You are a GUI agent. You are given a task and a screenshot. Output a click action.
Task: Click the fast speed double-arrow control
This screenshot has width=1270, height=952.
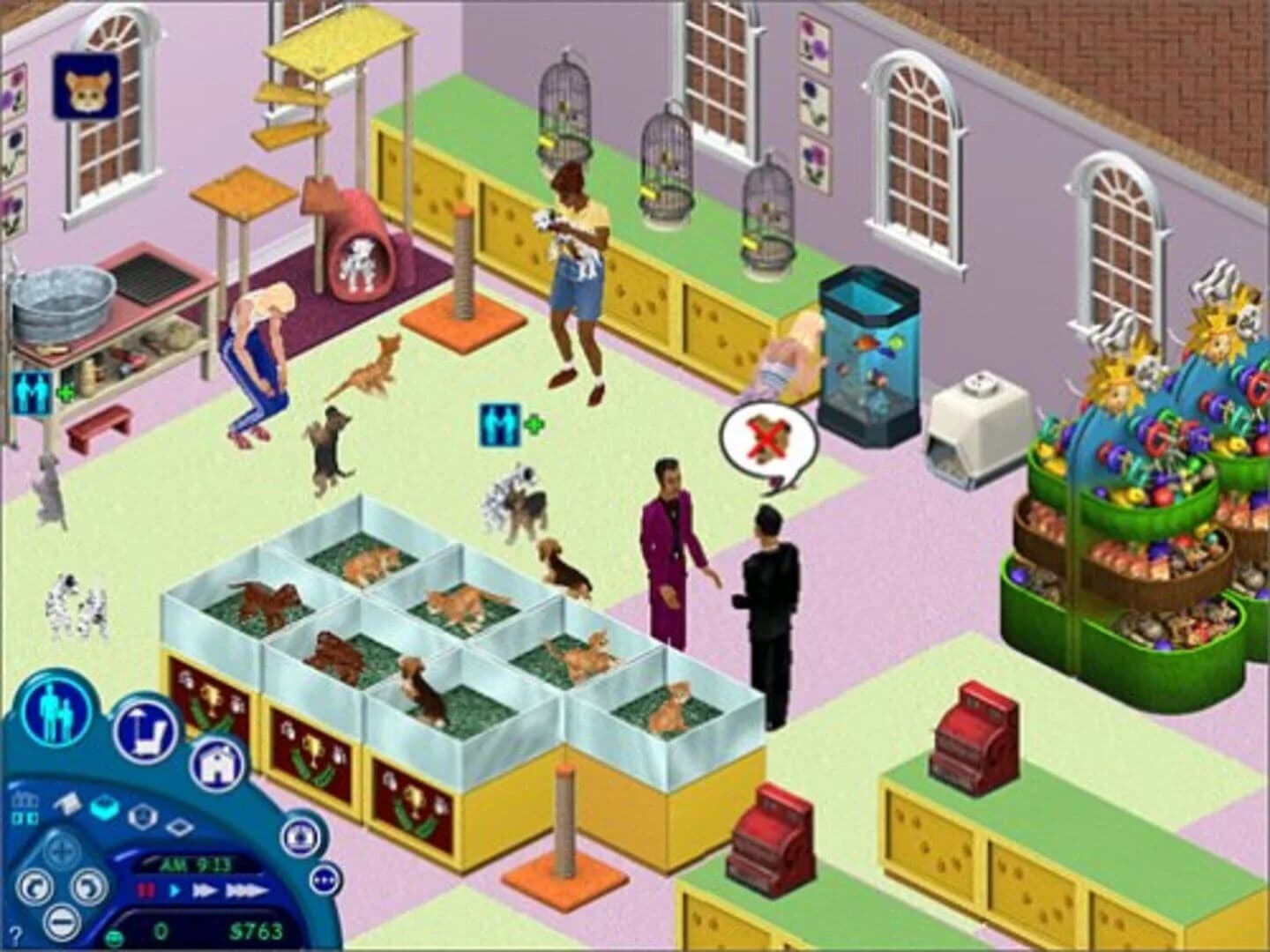[x=205, y=891]
